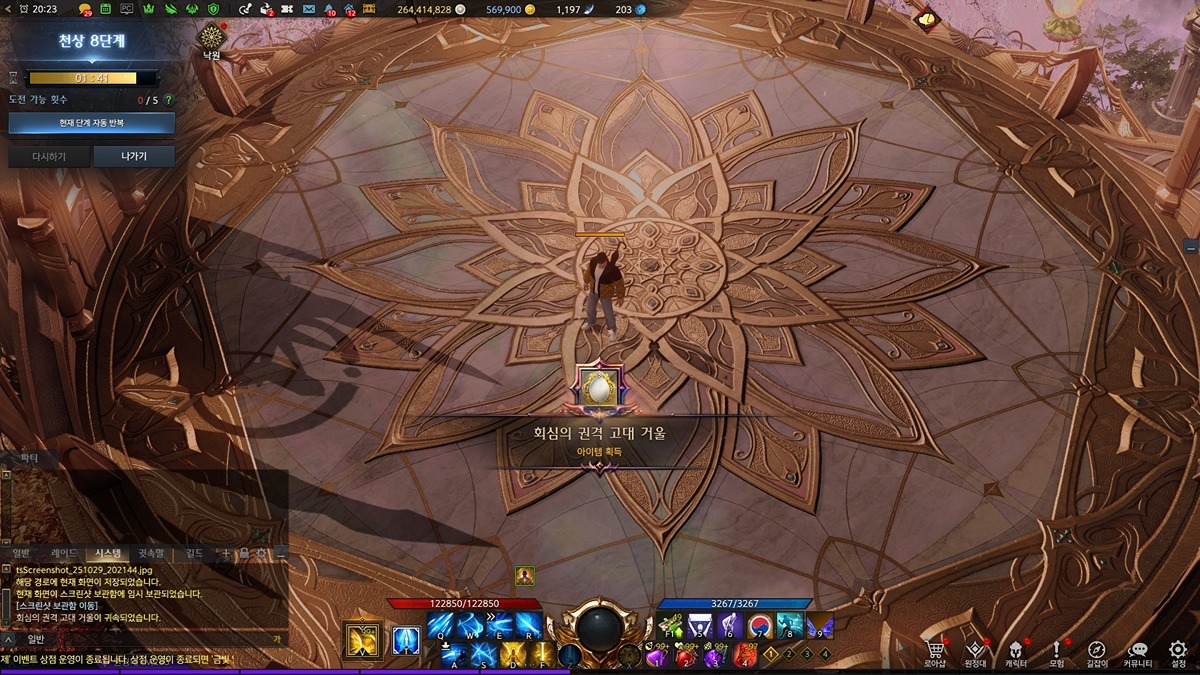Open the 로아샵 shop menu

tap(935, 653)
